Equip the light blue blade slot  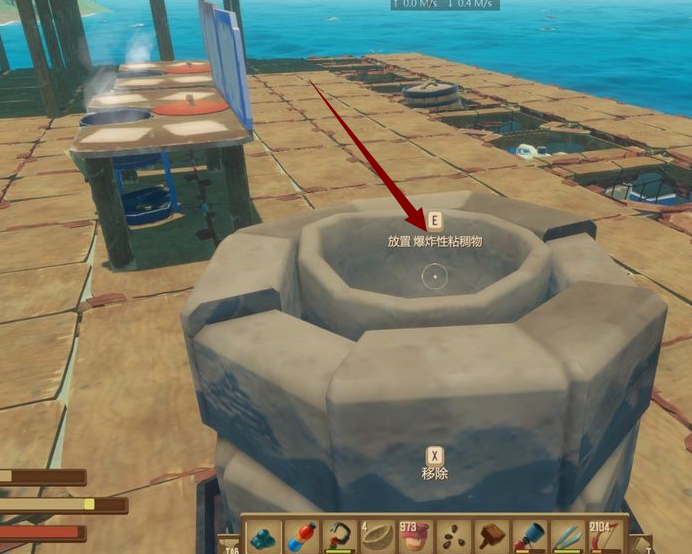click(x=567, y=536)
